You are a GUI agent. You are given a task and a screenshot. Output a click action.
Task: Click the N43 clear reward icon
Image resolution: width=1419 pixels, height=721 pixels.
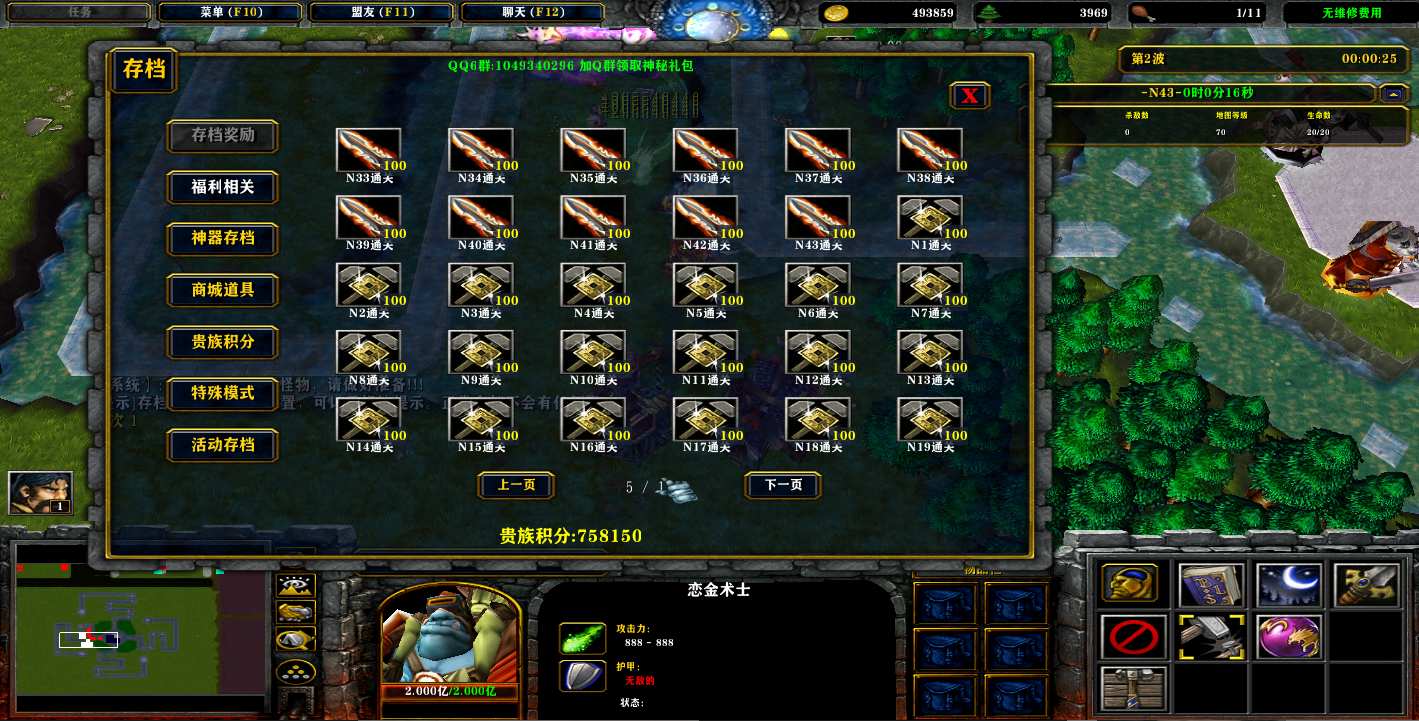point(817,218)
